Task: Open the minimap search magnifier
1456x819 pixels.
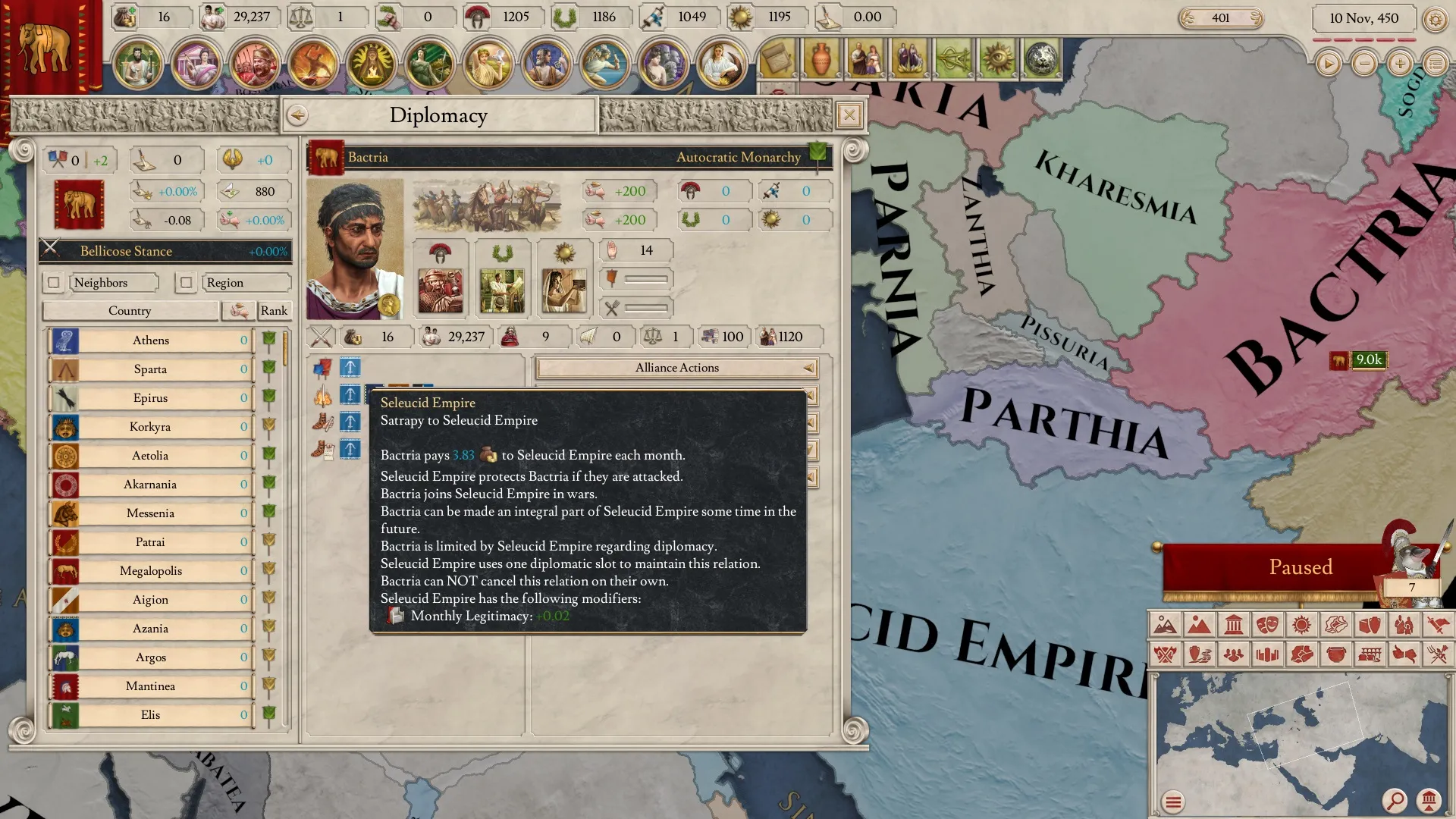Action: [1394, 800]
